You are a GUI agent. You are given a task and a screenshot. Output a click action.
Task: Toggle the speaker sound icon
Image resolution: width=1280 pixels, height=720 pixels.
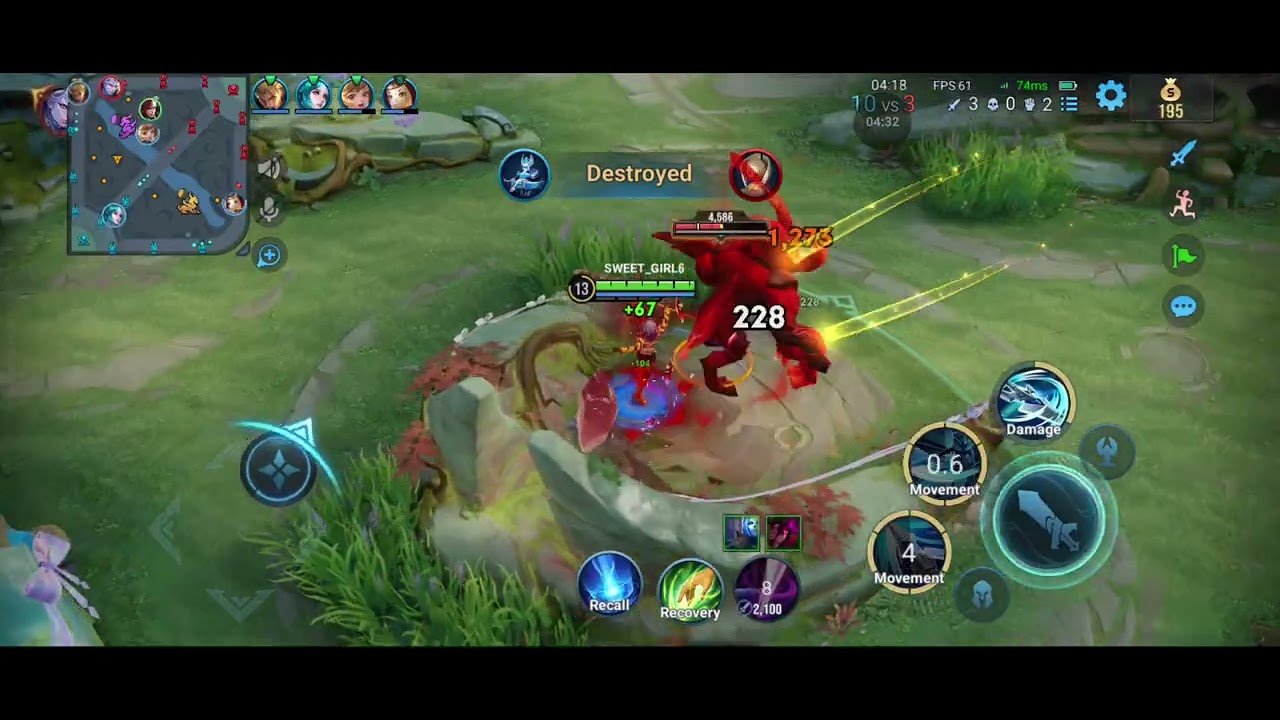(x=268, y=168)
